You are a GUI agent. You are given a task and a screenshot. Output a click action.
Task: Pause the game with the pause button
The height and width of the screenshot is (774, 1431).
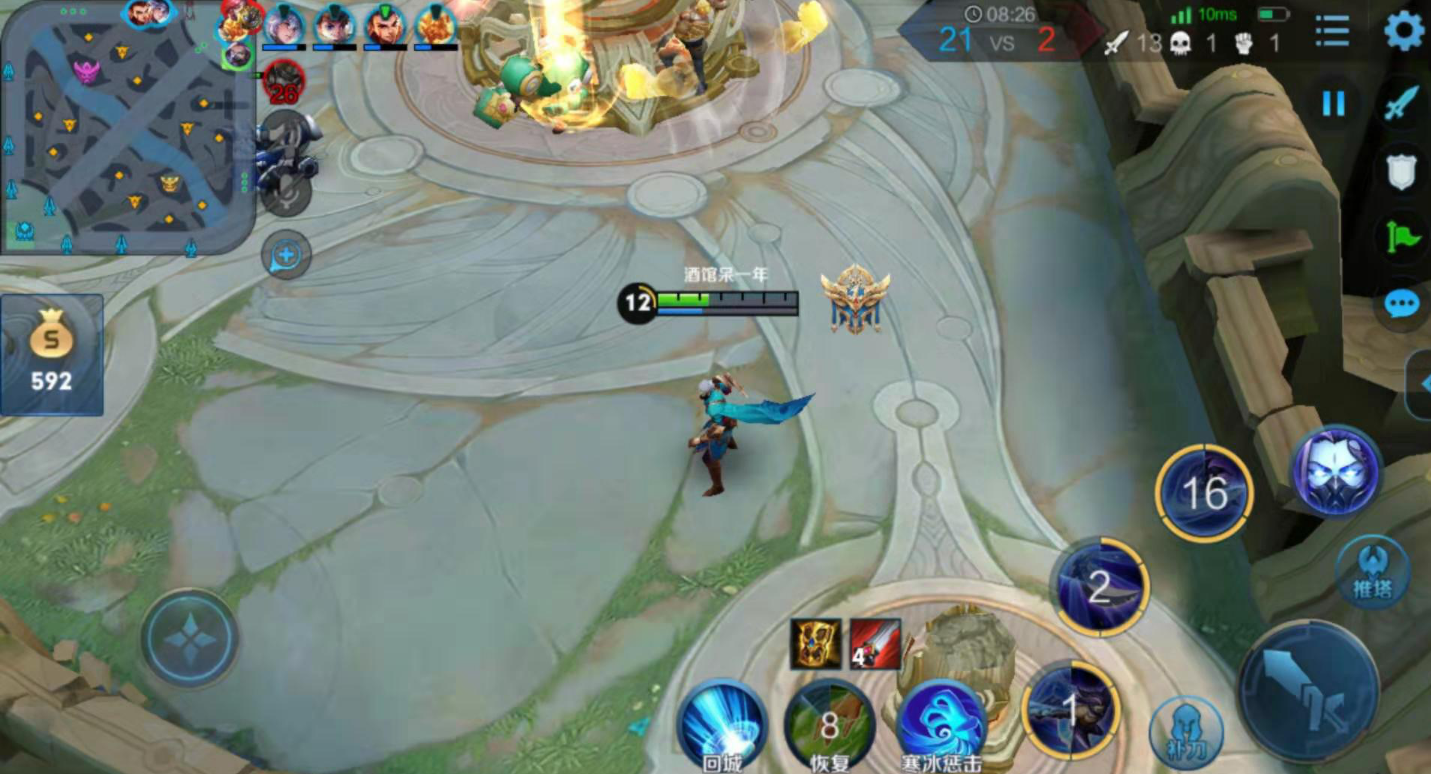(1334, 104)
